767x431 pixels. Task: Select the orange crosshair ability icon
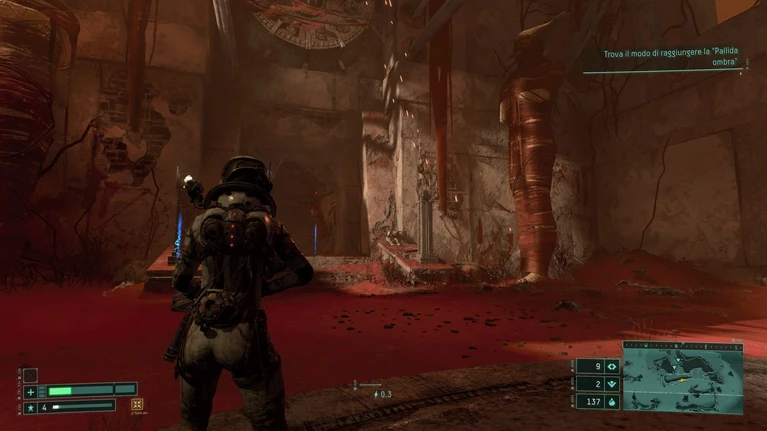tap(137, 405)
